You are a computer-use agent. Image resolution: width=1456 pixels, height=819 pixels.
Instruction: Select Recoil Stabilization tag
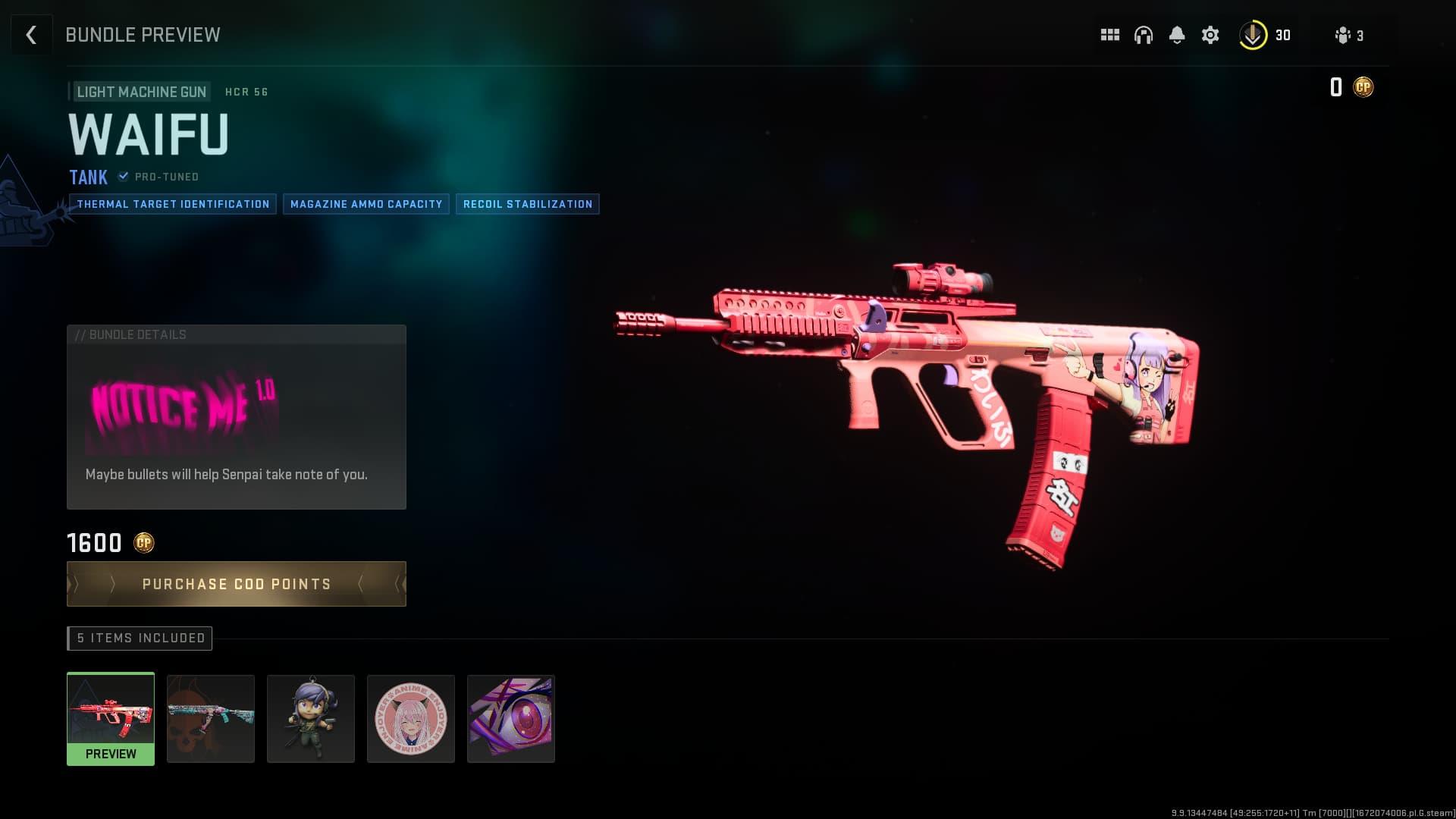click(528, 204)
